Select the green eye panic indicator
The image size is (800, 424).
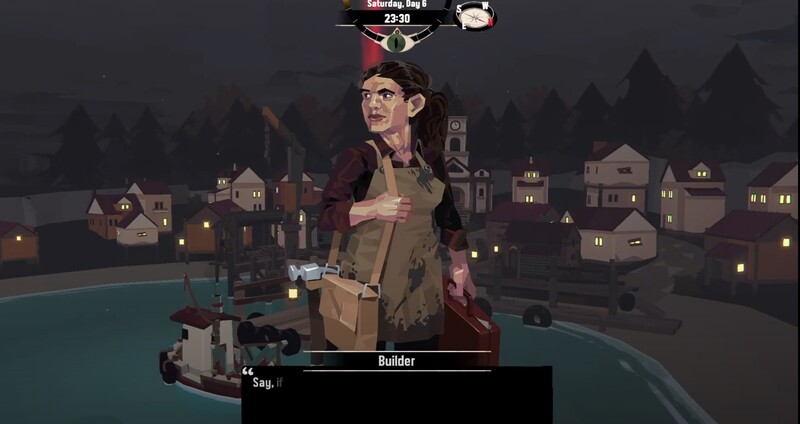pyautogui.click(x=399, y=41)
